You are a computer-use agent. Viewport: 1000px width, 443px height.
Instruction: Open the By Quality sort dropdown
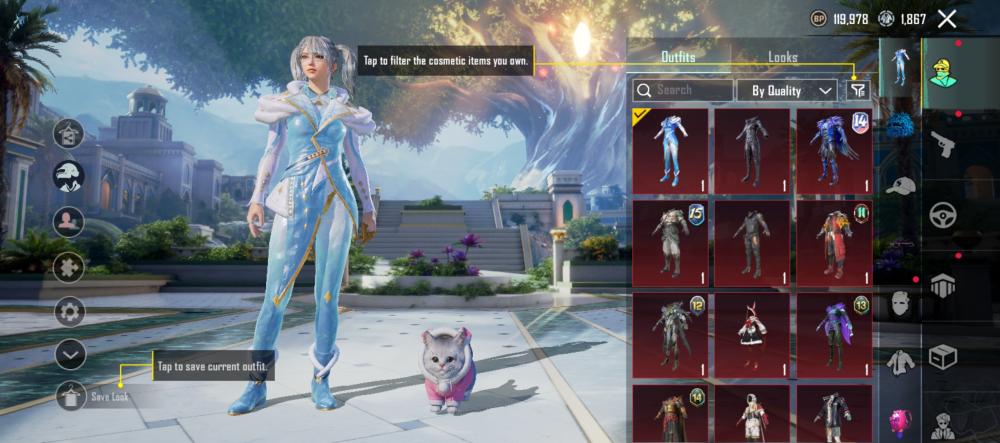point(787,90)
